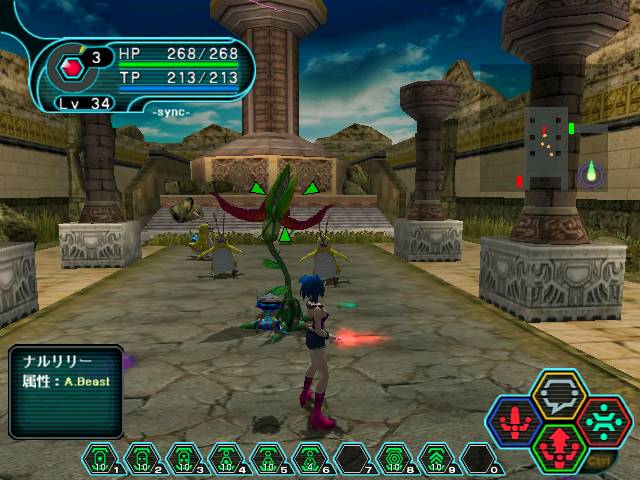Trigger quick slot number 5

(x=266, y=459)
